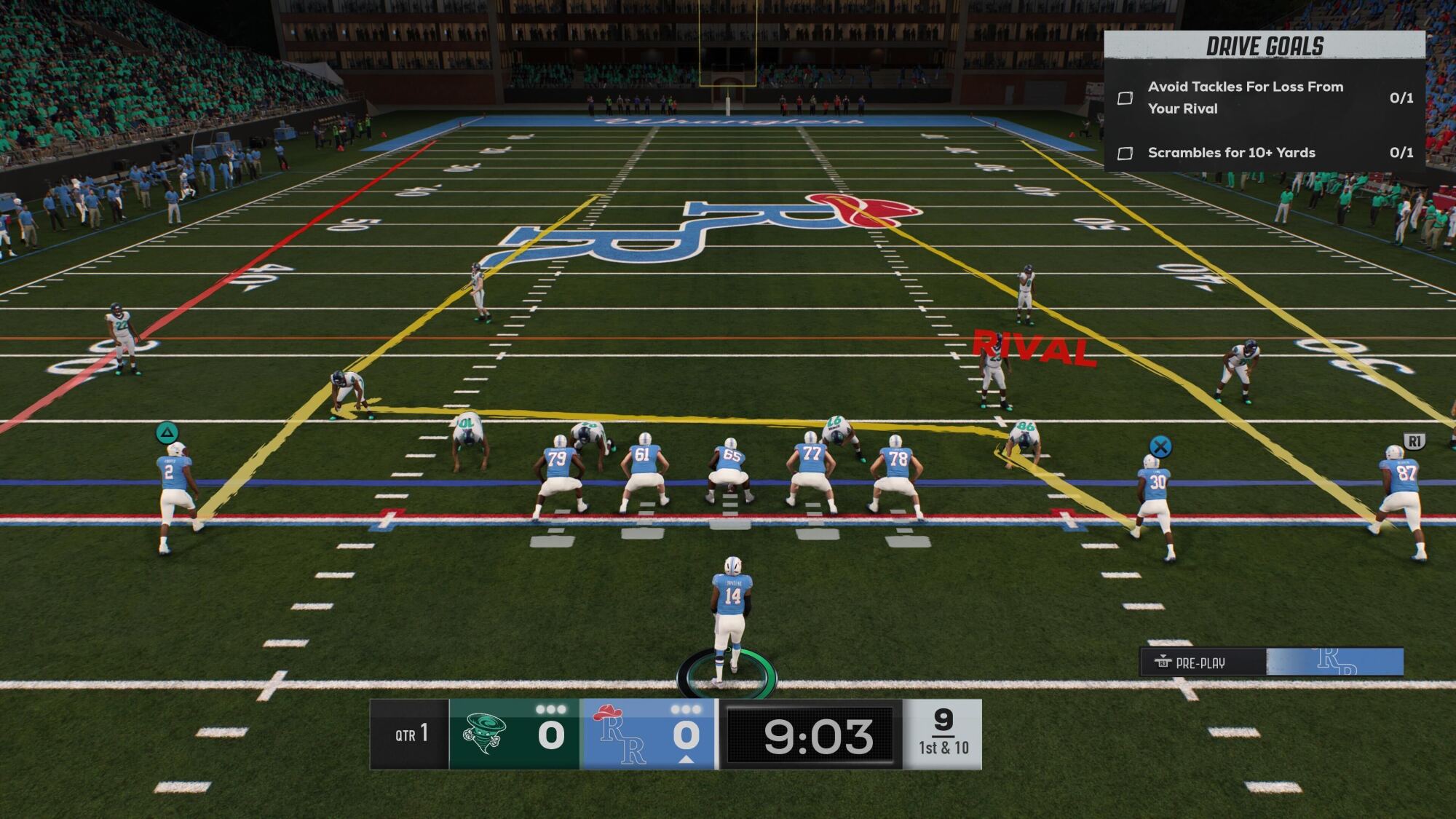Select the Avoid Tackles For Loss drive goal

click(1245, 98)
